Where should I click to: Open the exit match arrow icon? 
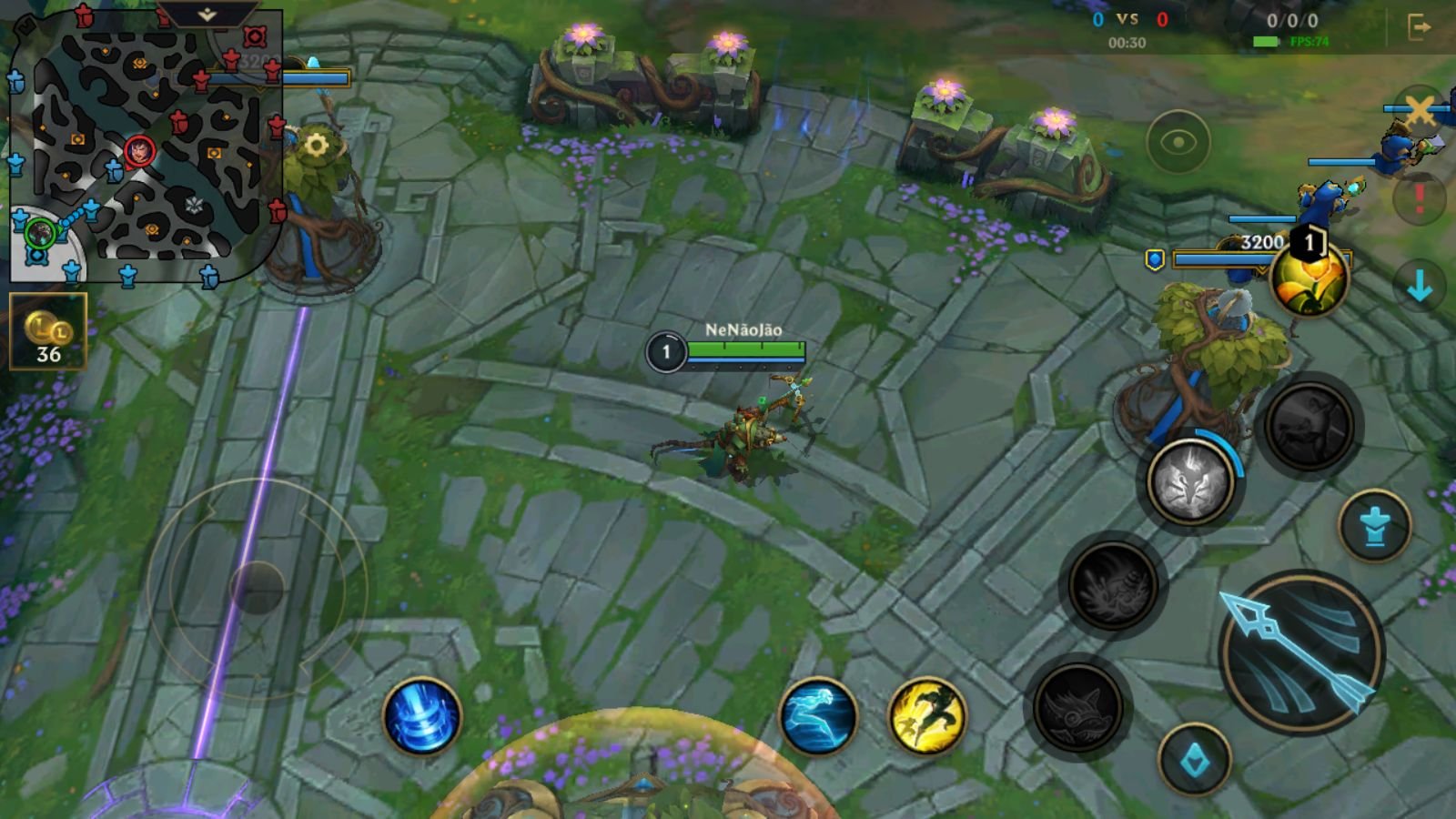coord(1420,27)
